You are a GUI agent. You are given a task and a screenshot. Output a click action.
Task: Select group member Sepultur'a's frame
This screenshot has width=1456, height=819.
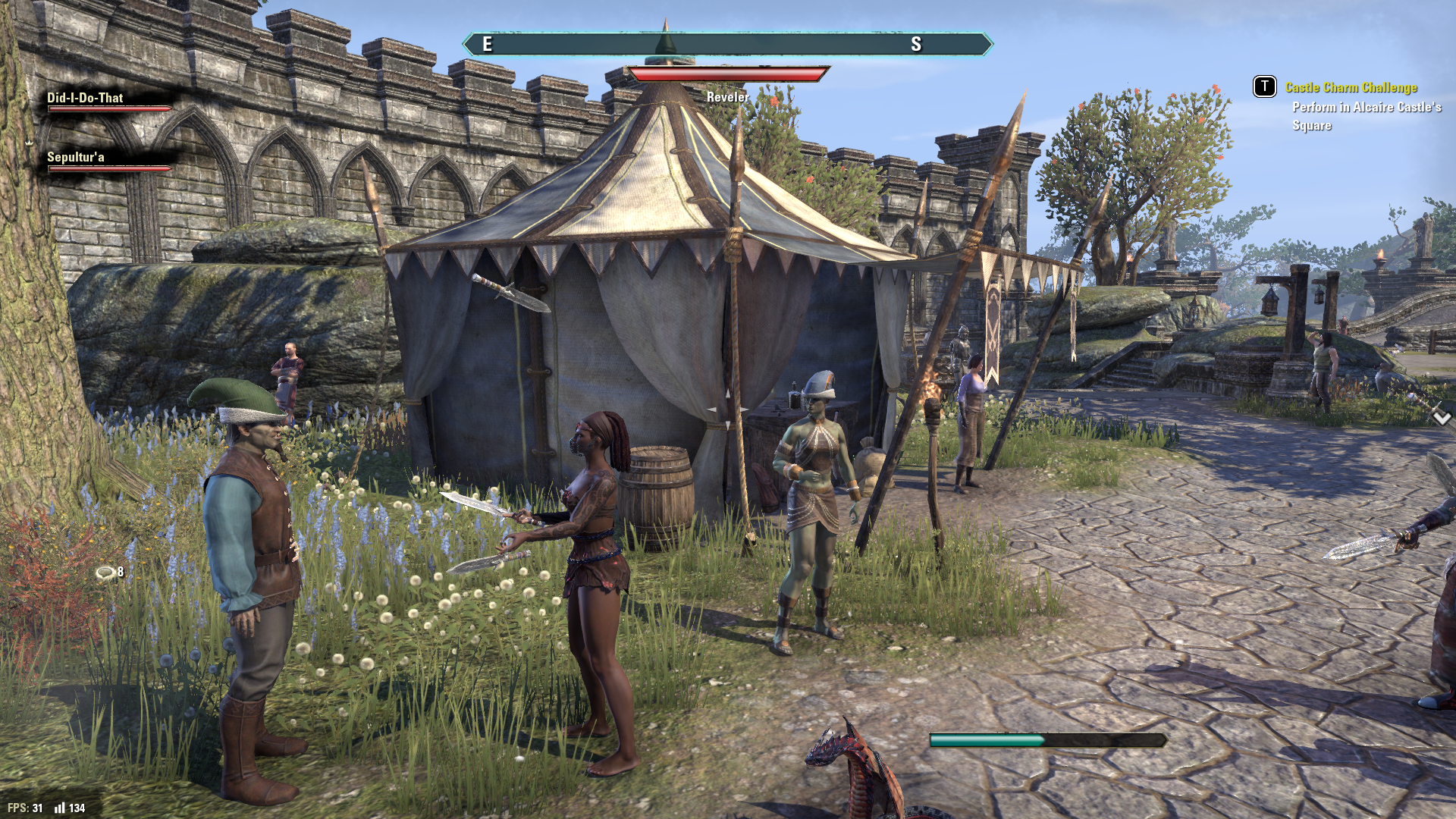click(107, 161)
